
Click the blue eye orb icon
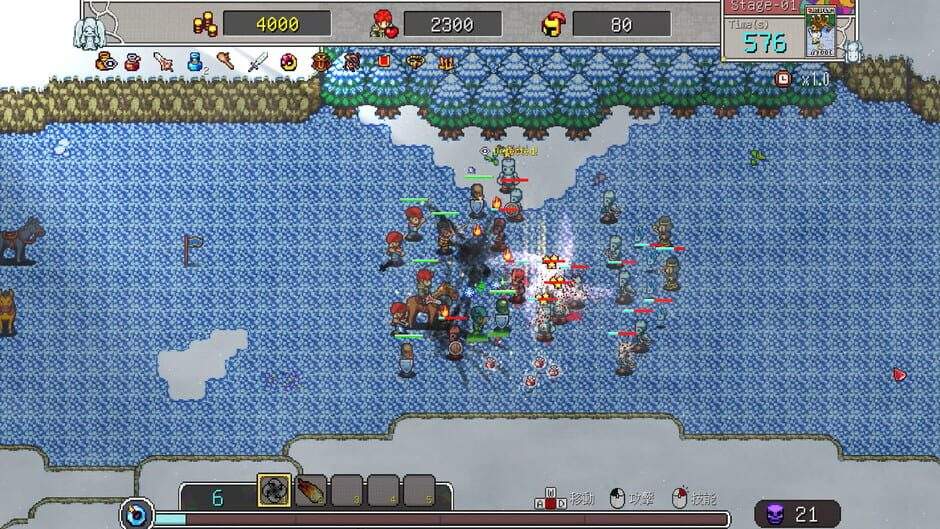[x=137, y=515]
